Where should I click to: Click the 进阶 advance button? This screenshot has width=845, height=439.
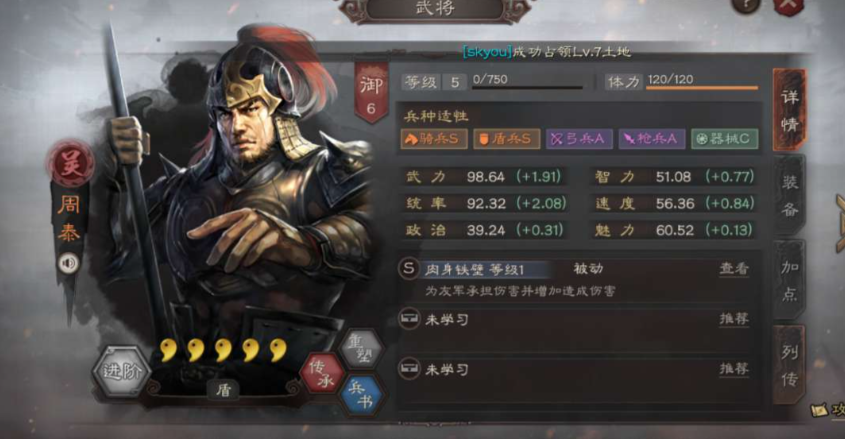click(123, 373)
